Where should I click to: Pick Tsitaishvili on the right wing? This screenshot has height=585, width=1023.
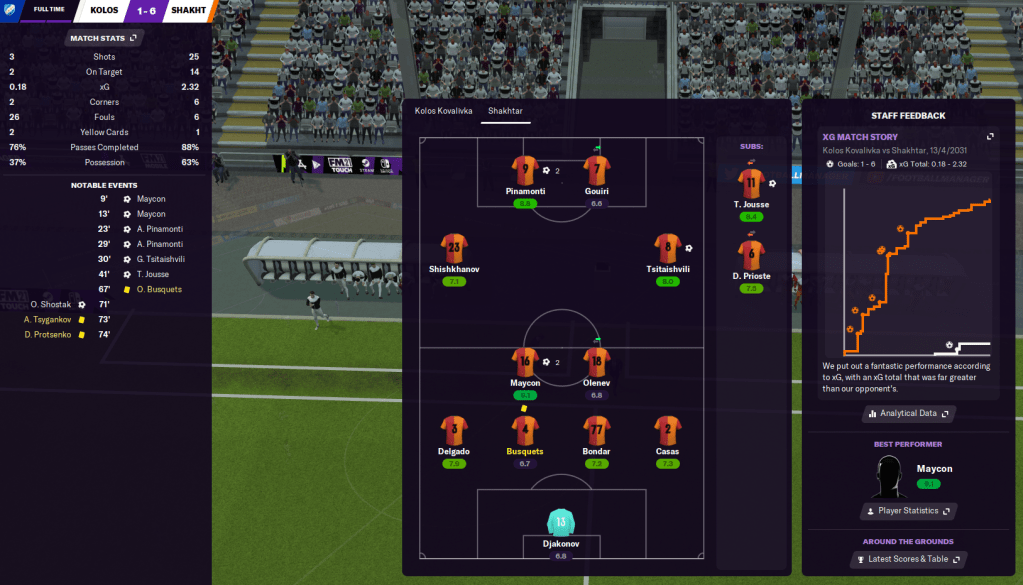668,249
